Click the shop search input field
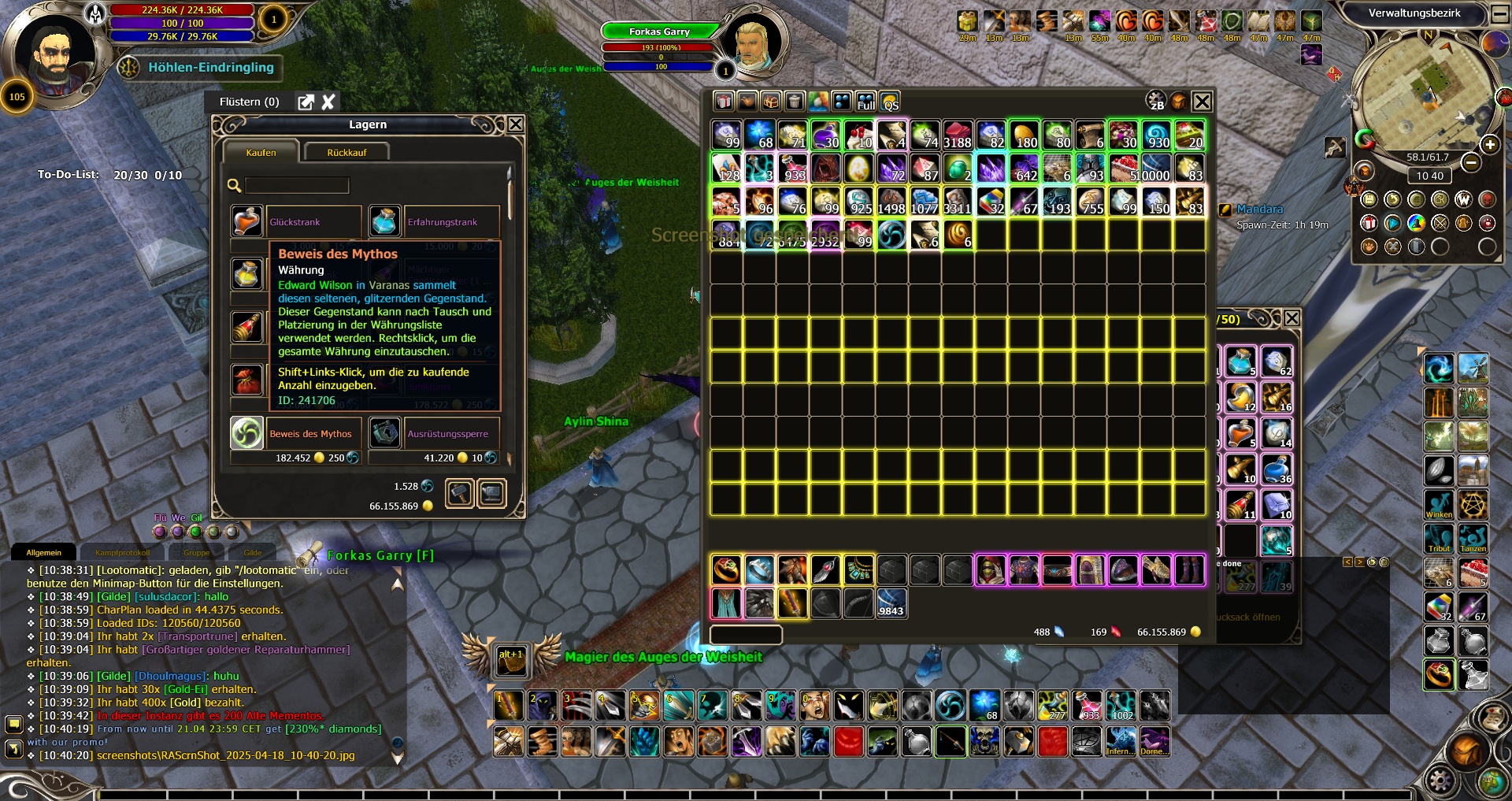This screenshot has width=1512, height=801. pos(297,185)
